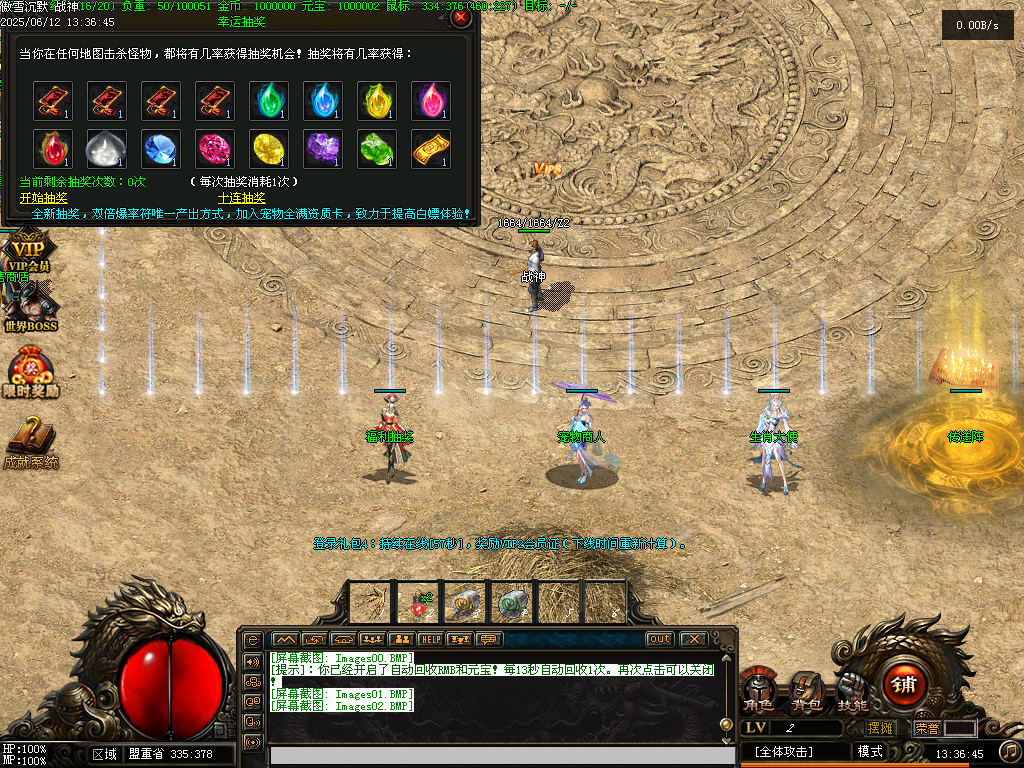This screenshot has height=768, width=1024.
Task: Use the red potion hotbar slot
Action: point(418,602)
